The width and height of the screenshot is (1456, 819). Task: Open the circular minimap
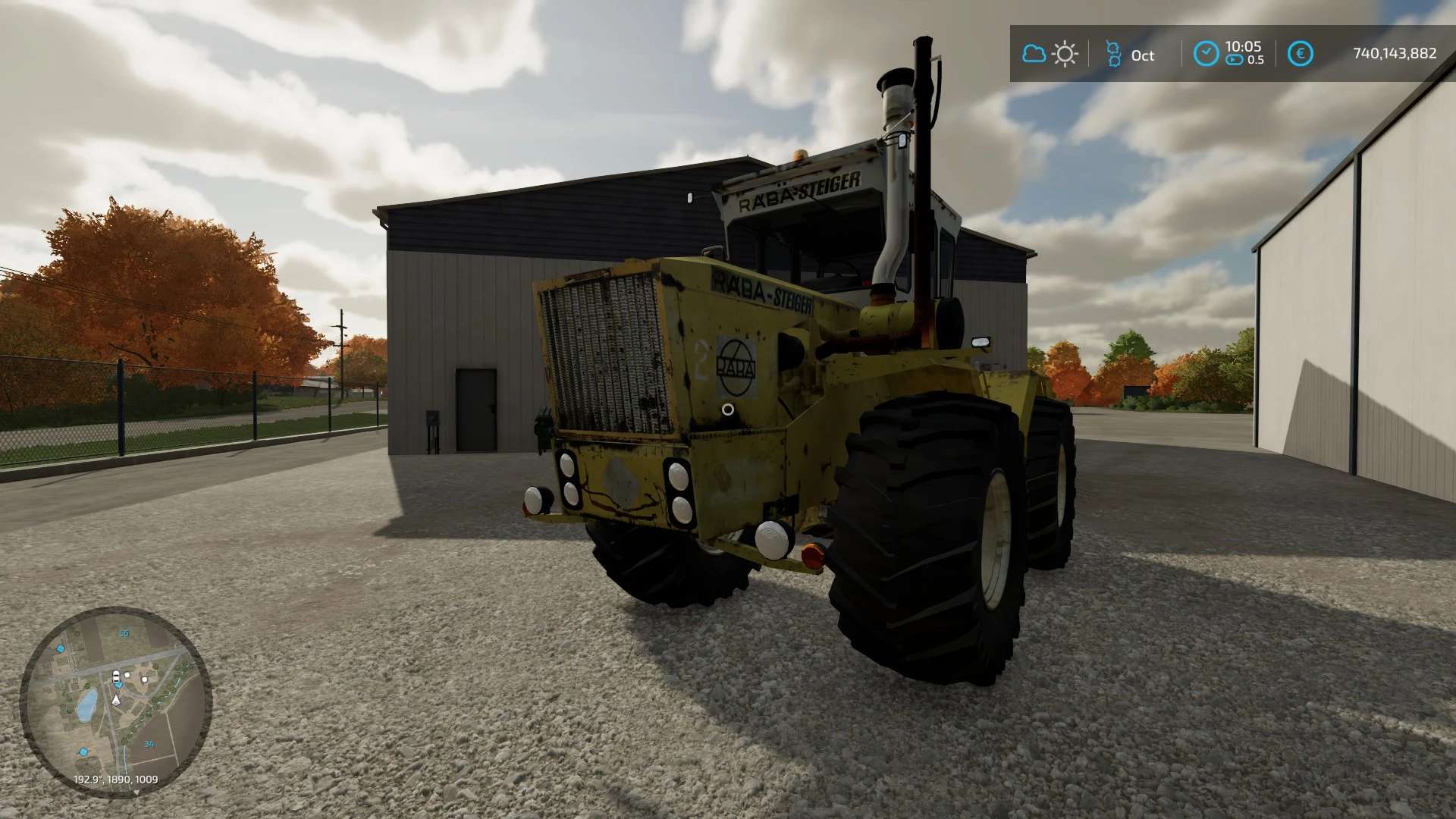(115, 701)
